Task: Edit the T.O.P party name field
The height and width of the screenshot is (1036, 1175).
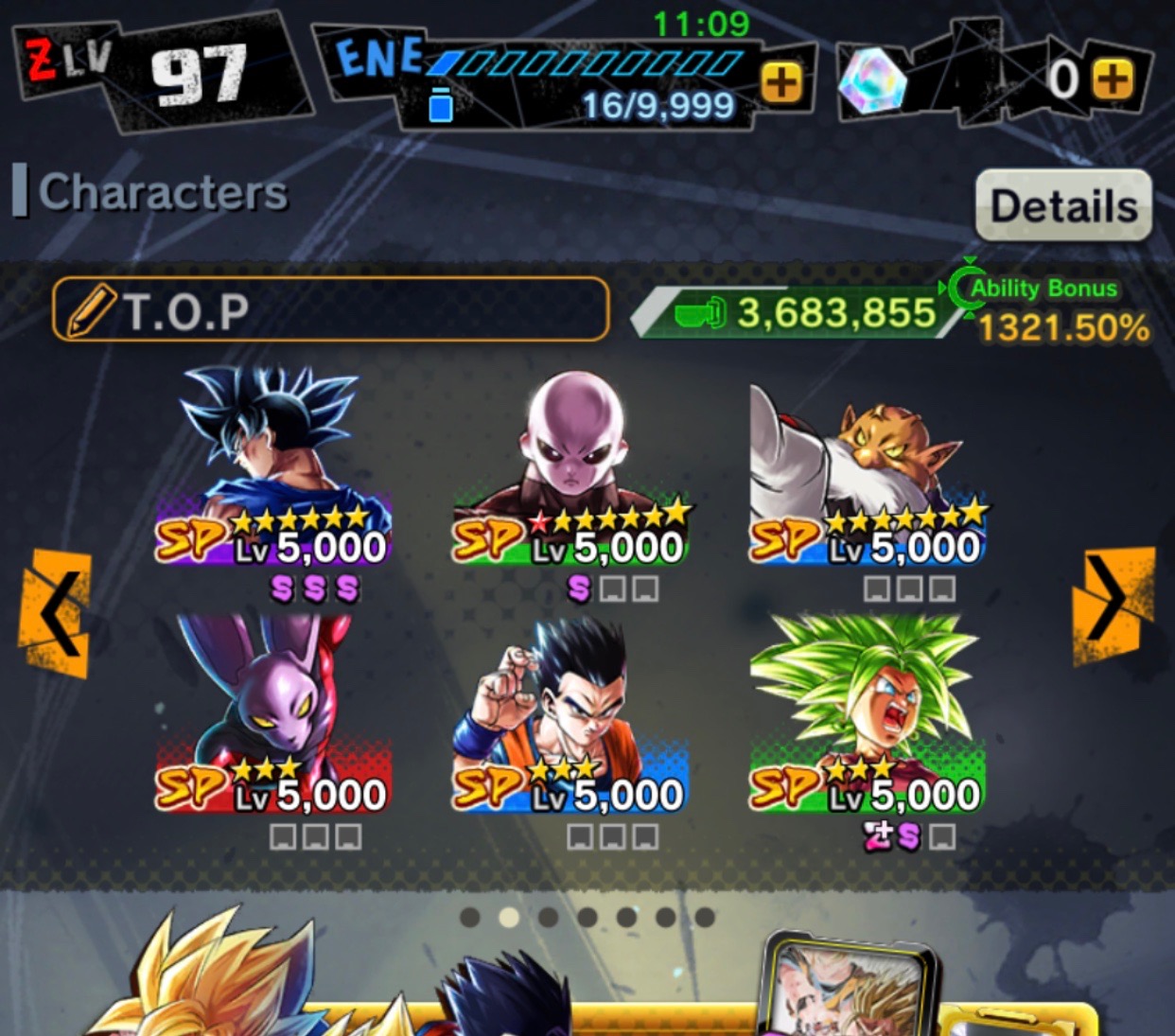Action: [330, 309]
